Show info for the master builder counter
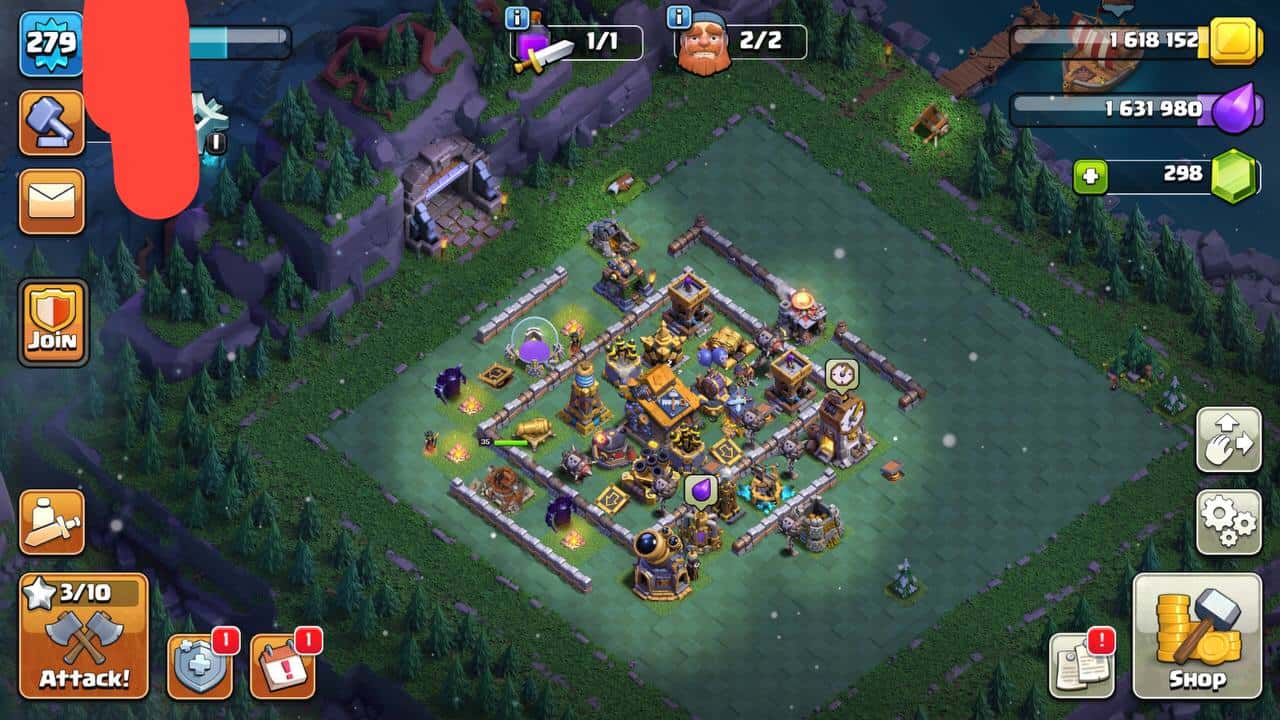The image size is (1280, 720). tap(679, 18)
